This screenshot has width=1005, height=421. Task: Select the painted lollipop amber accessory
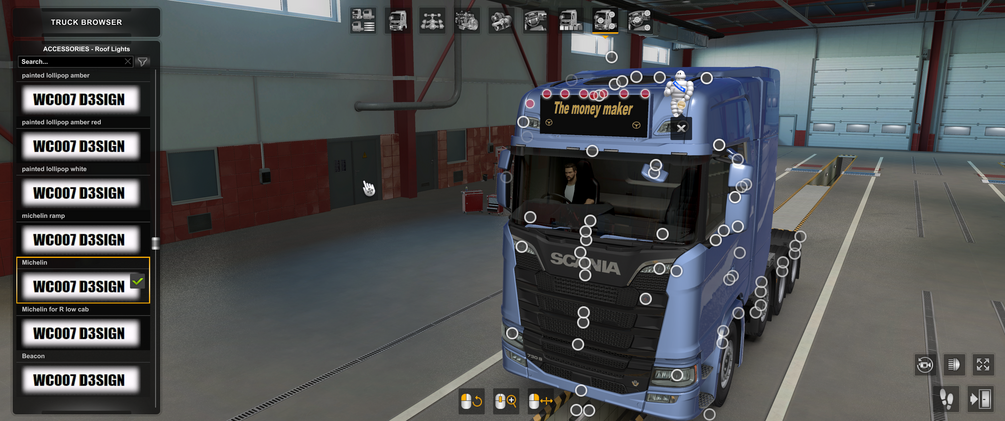point(79,99)
